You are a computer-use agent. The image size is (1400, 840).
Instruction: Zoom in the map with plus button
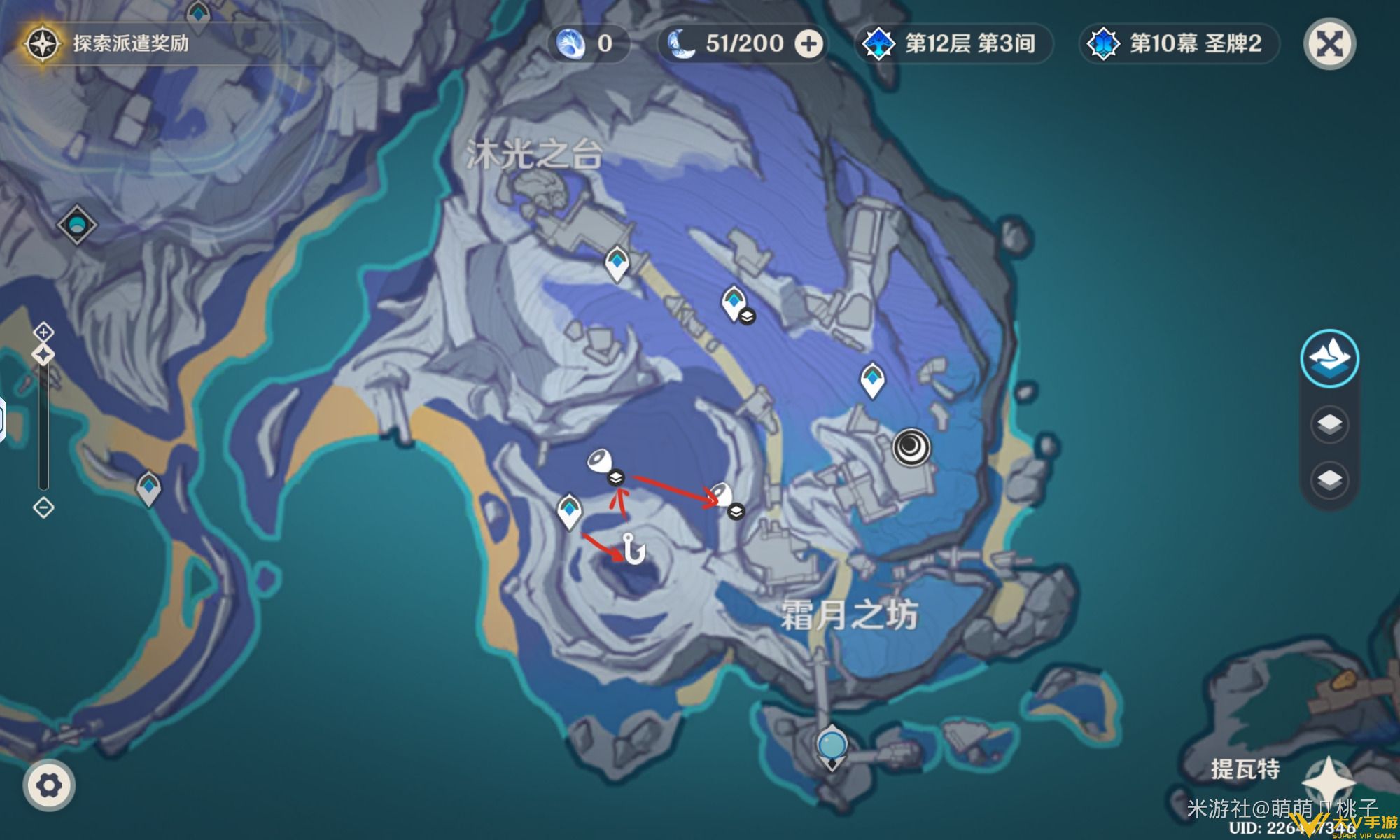[43, 332]
